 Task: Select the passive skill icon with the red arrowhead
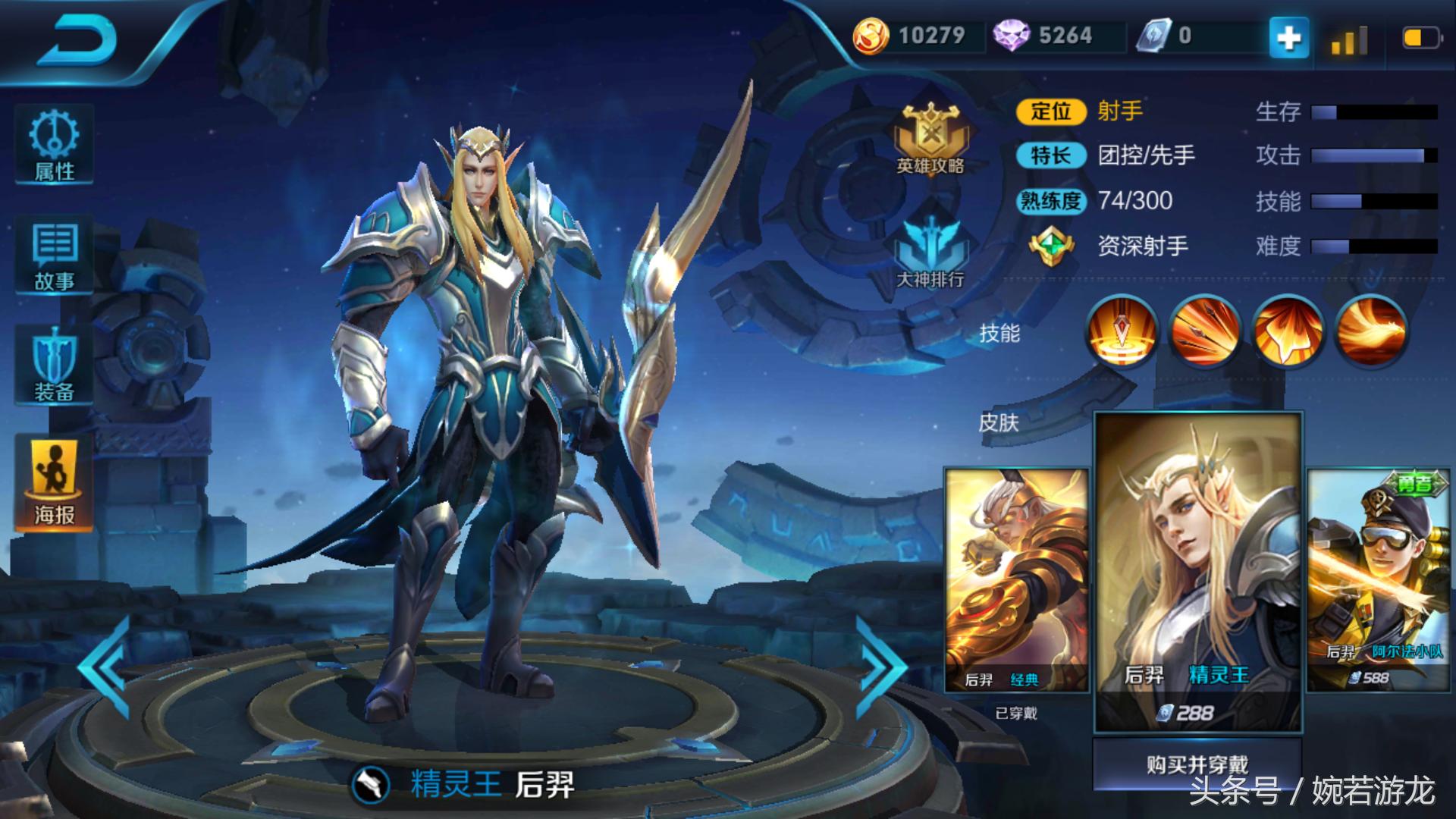tap(1122, 331)
